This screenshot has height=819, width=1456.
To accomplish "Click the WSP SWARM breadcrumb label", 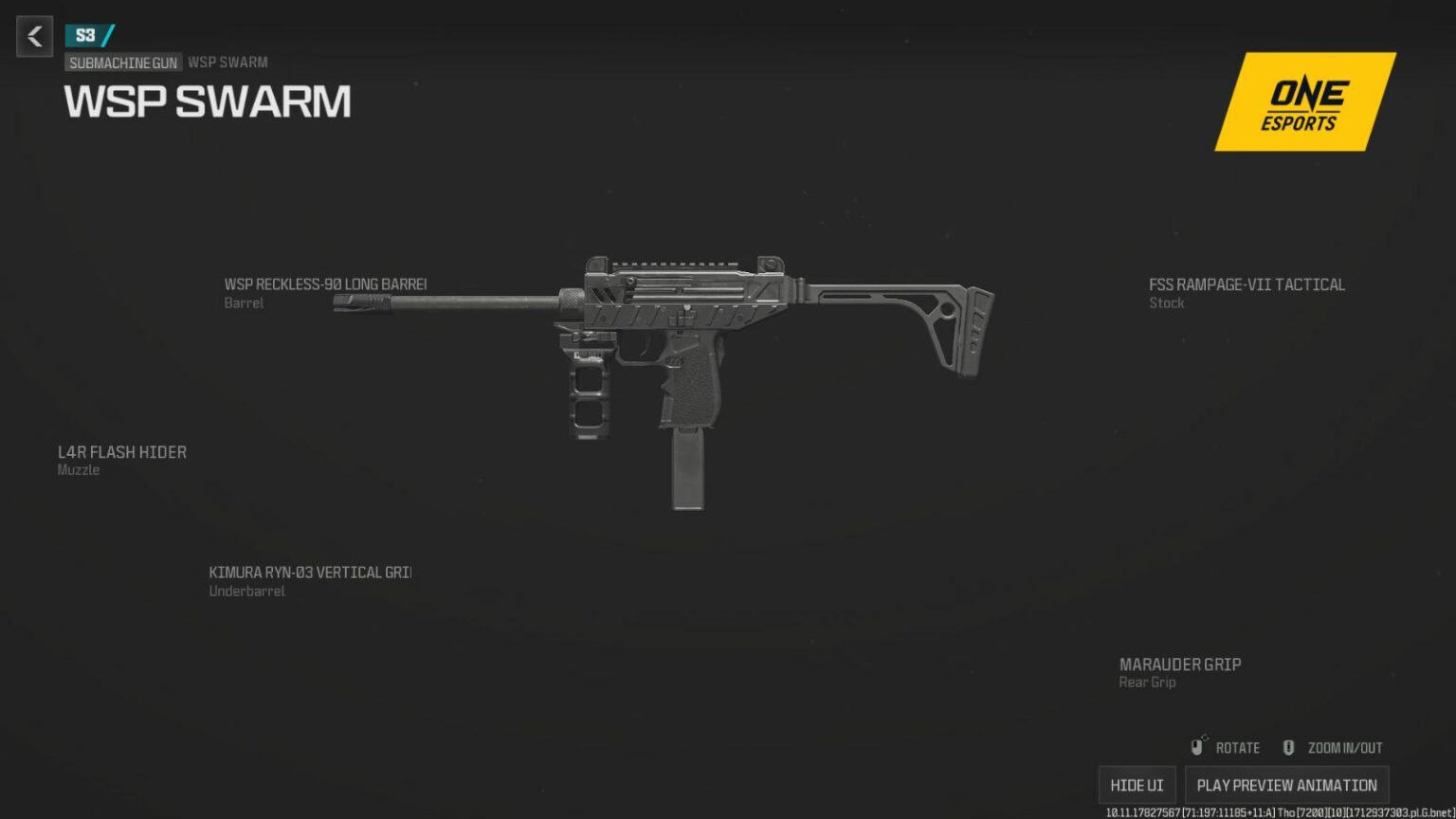I will [x=227, y=63].
